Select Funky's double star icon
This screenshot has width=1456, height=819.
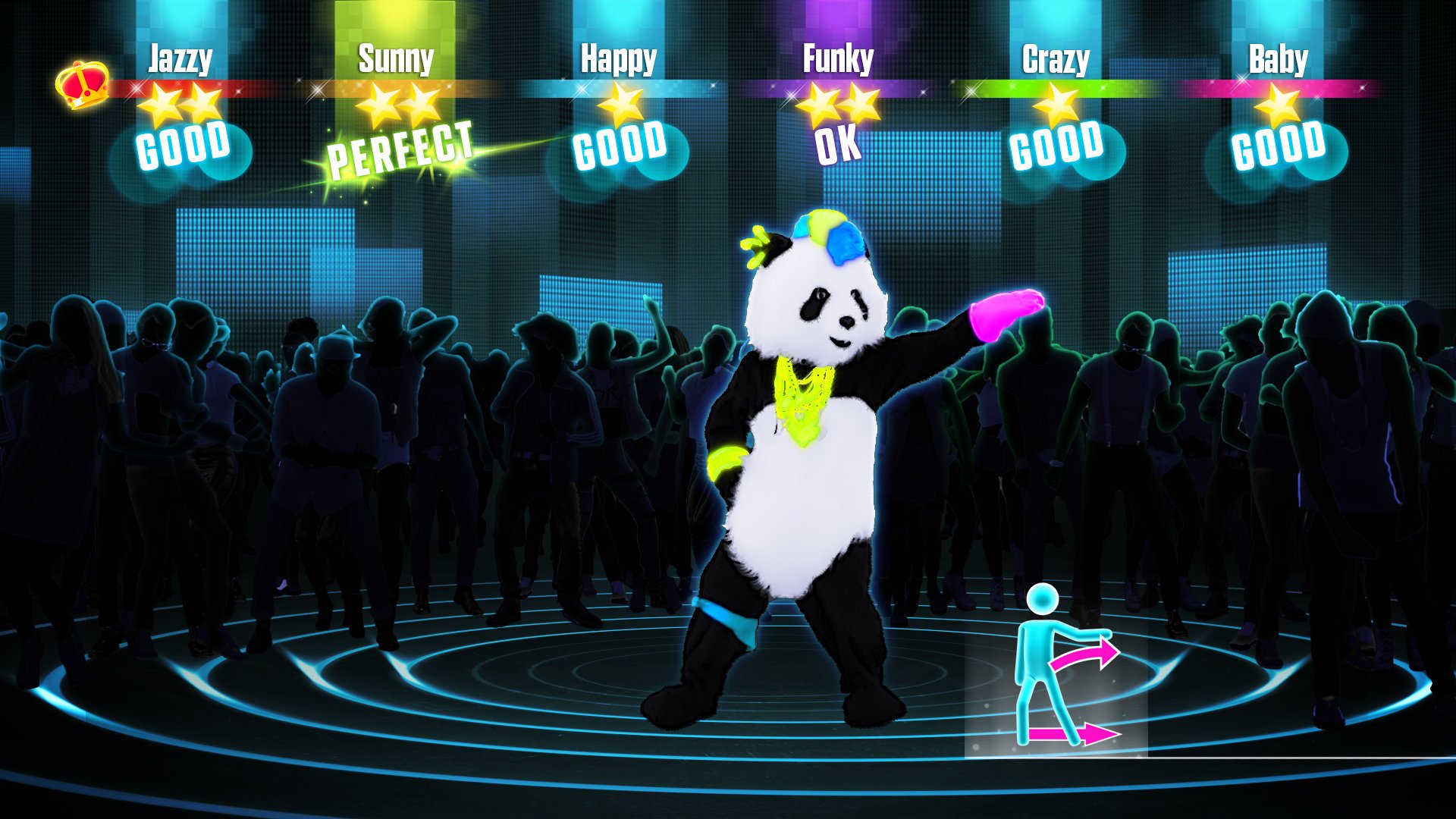(838, 105)
